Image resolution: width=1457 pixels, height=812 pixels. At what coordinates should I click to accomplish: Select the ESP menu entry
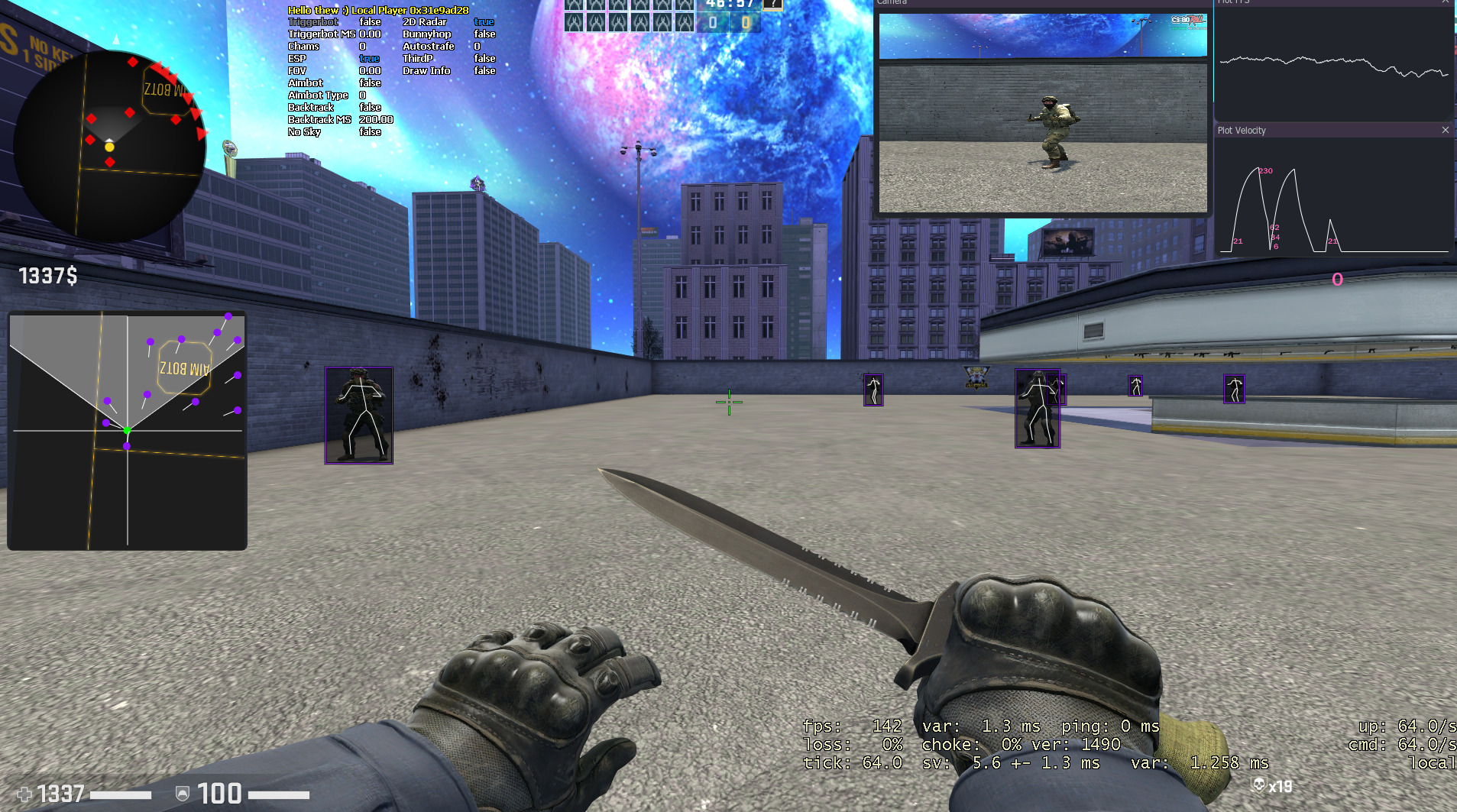(297, 59)
